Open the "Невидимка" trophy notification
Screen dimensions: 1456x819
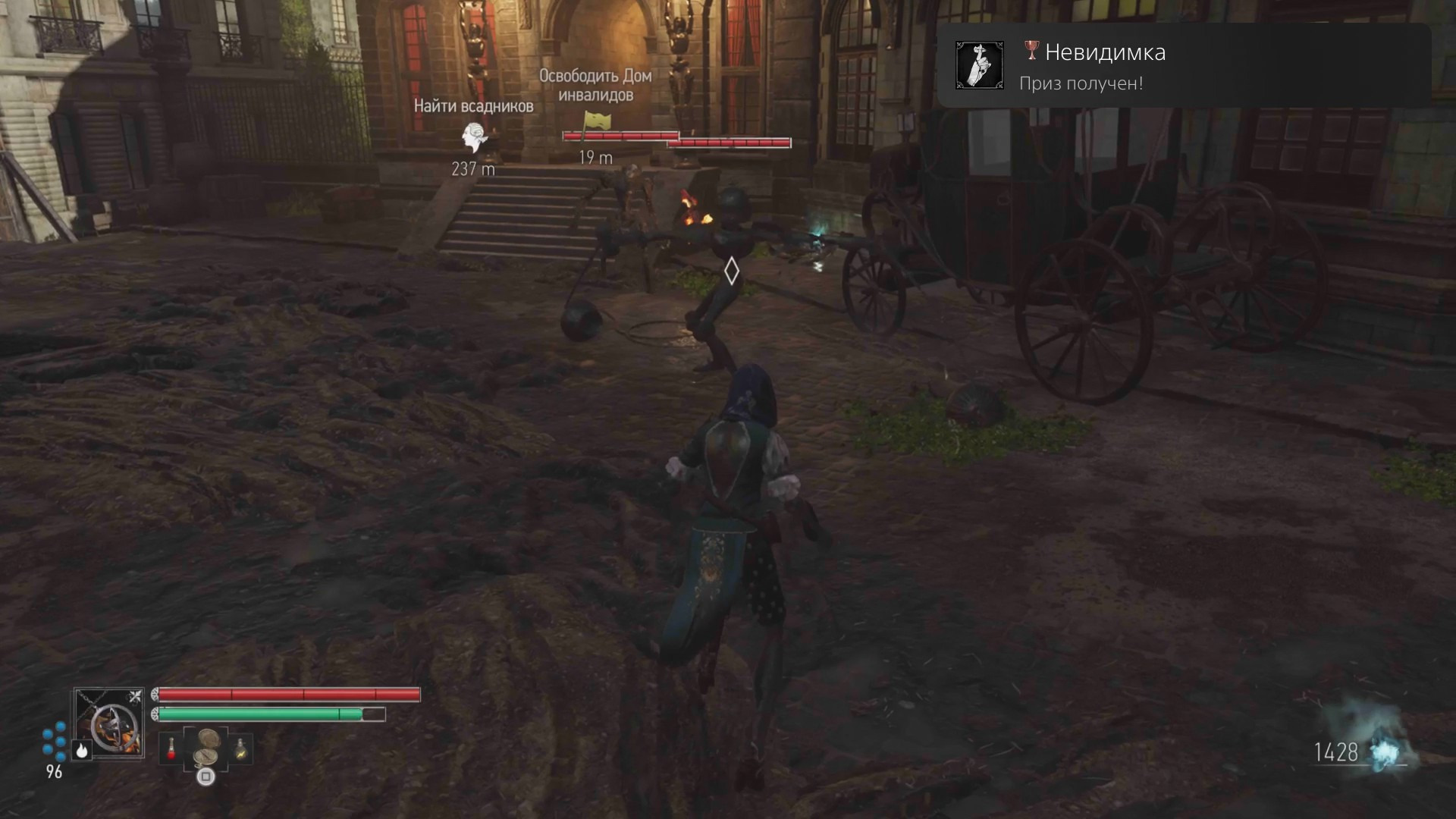click(1183, 65)
